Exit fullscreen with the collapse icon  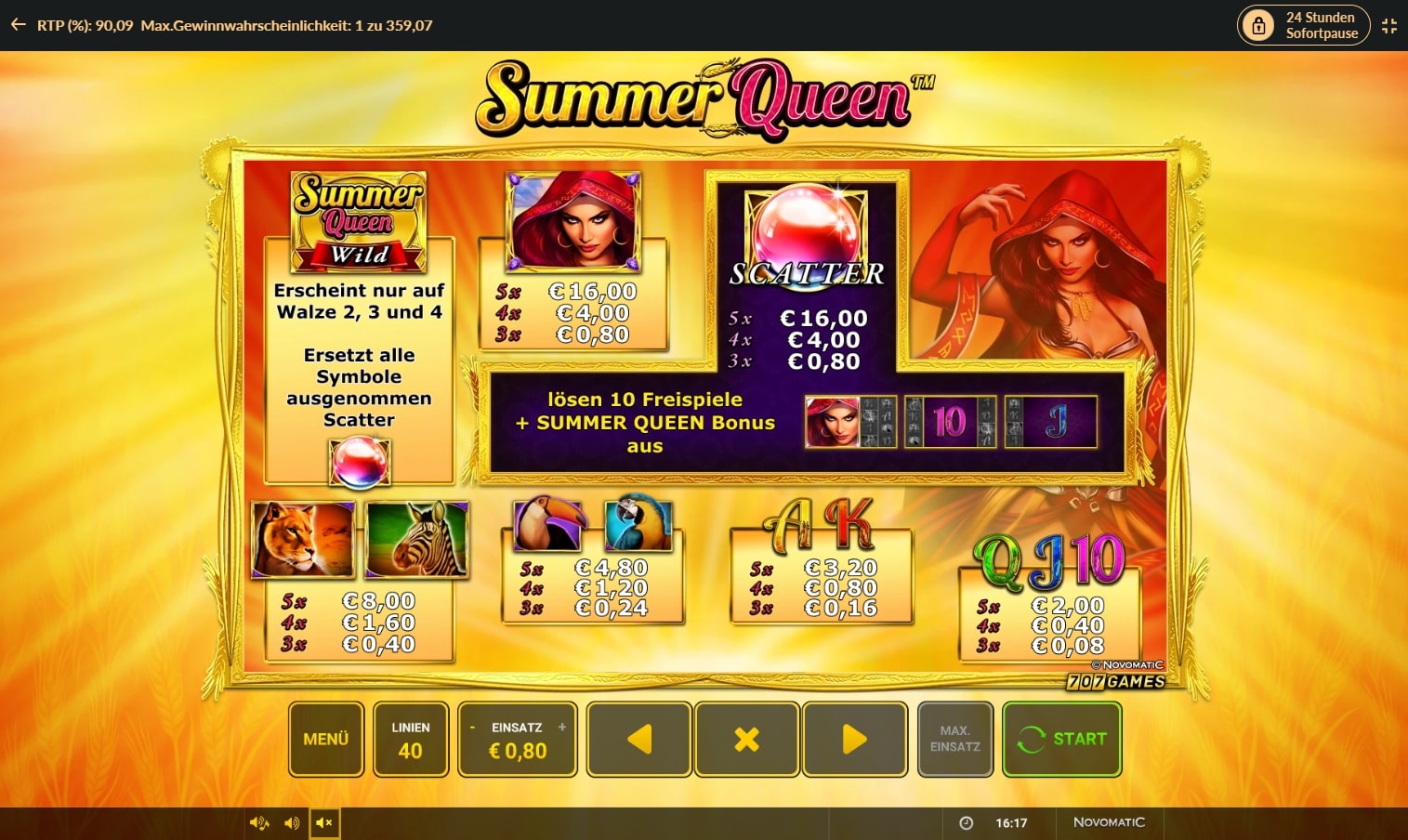click(1389, 25)
